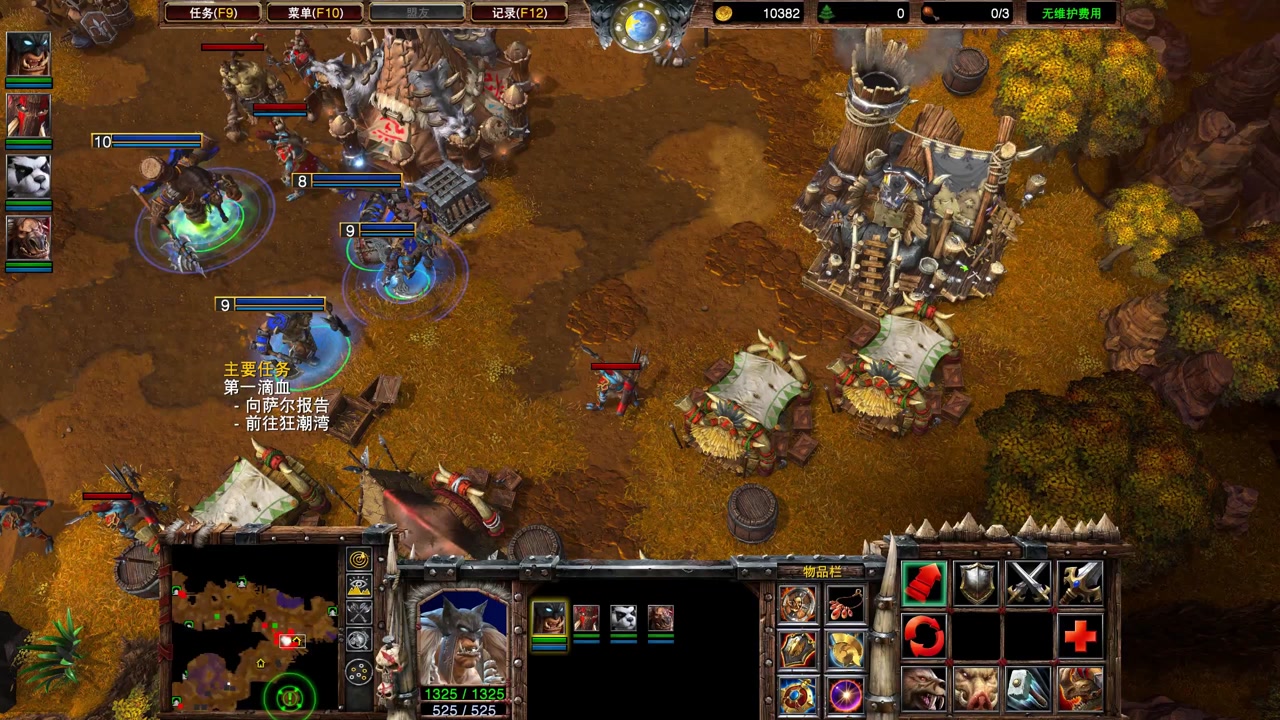Open the 菜单 (F10) game menu
The height and width of the screenshot is (720, 1280).
click(315, 13)
